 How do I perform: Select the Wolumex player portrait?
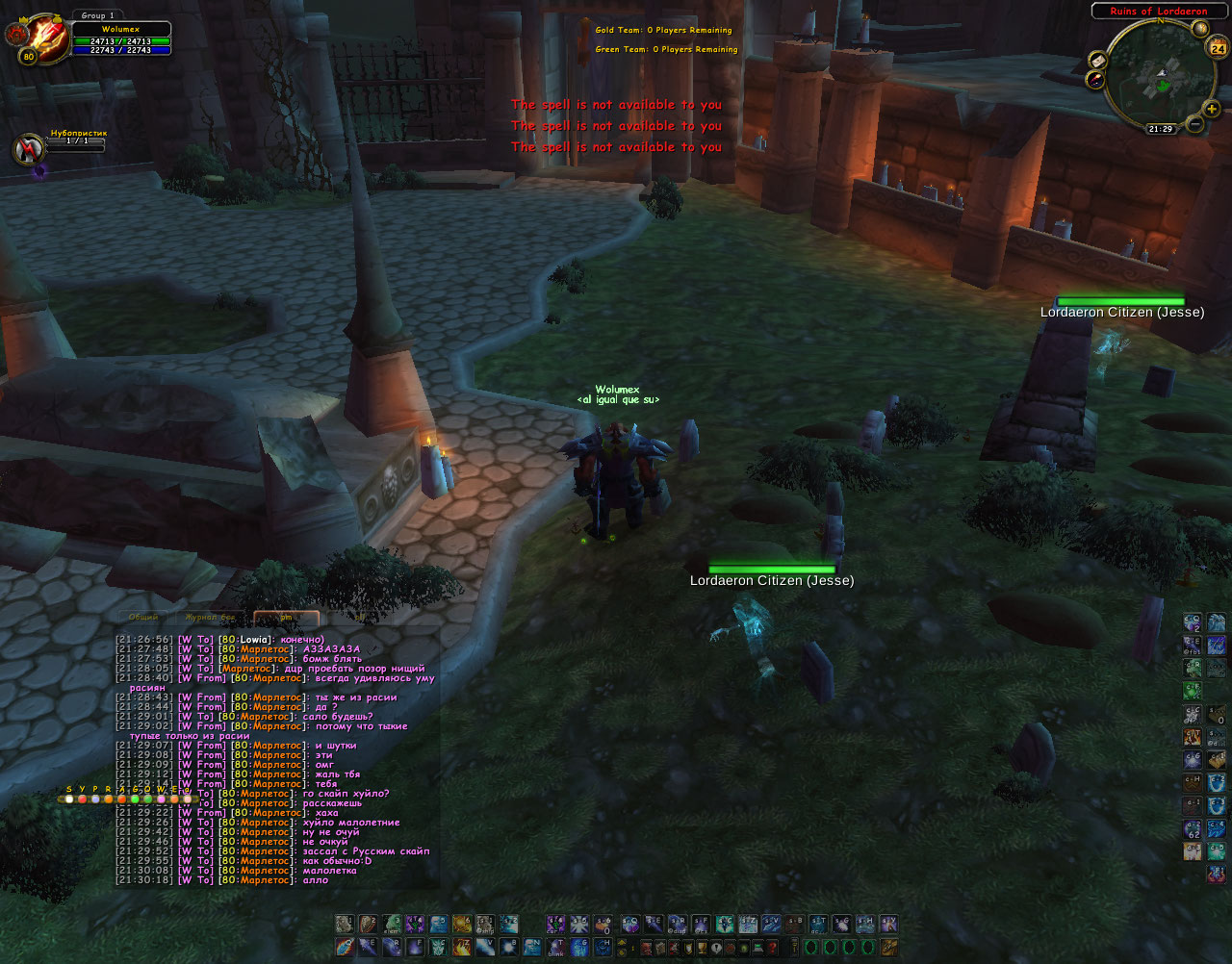(38, 38)
